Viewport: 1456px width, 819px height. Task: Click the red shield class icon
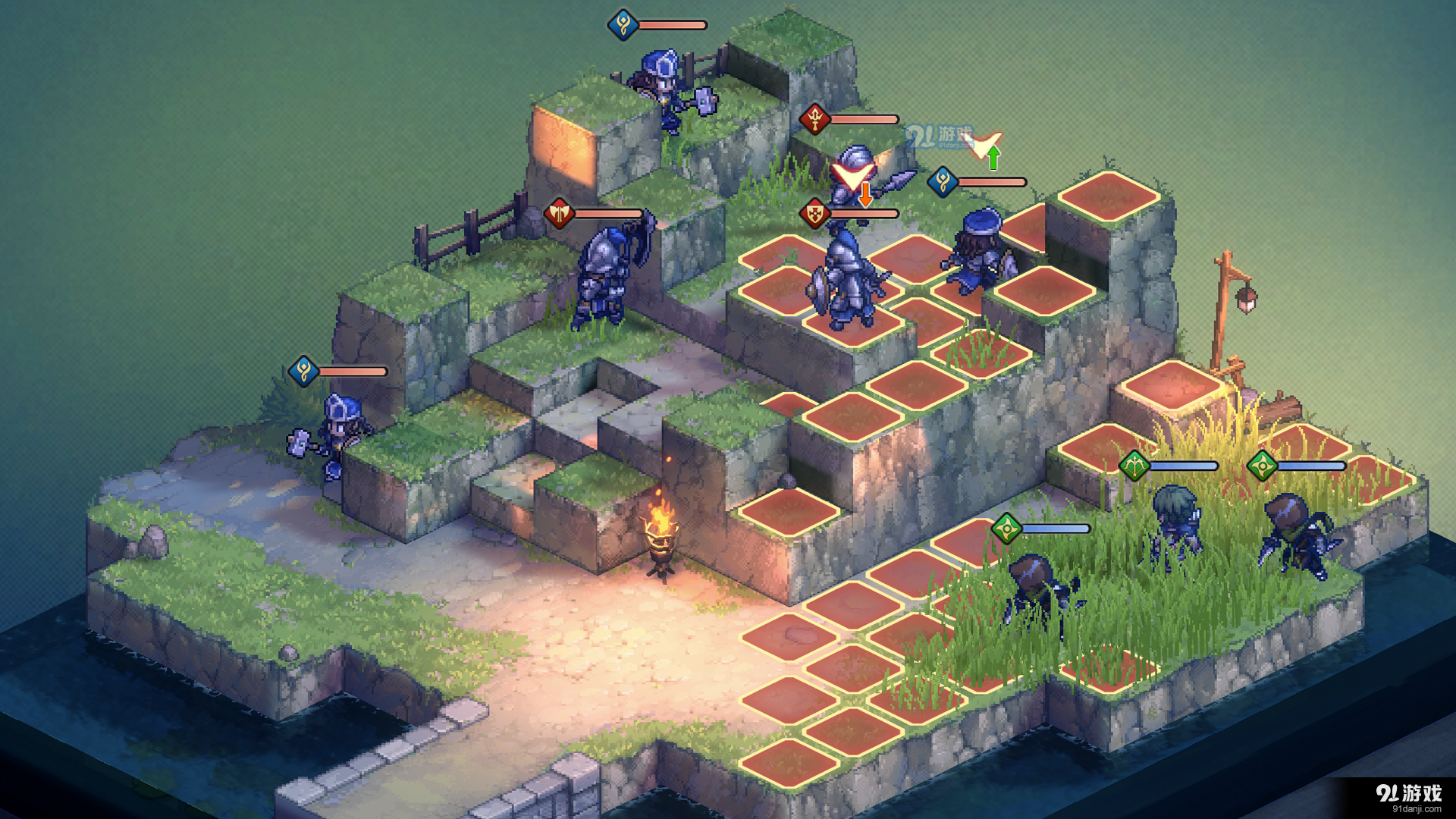click(814, 214)
